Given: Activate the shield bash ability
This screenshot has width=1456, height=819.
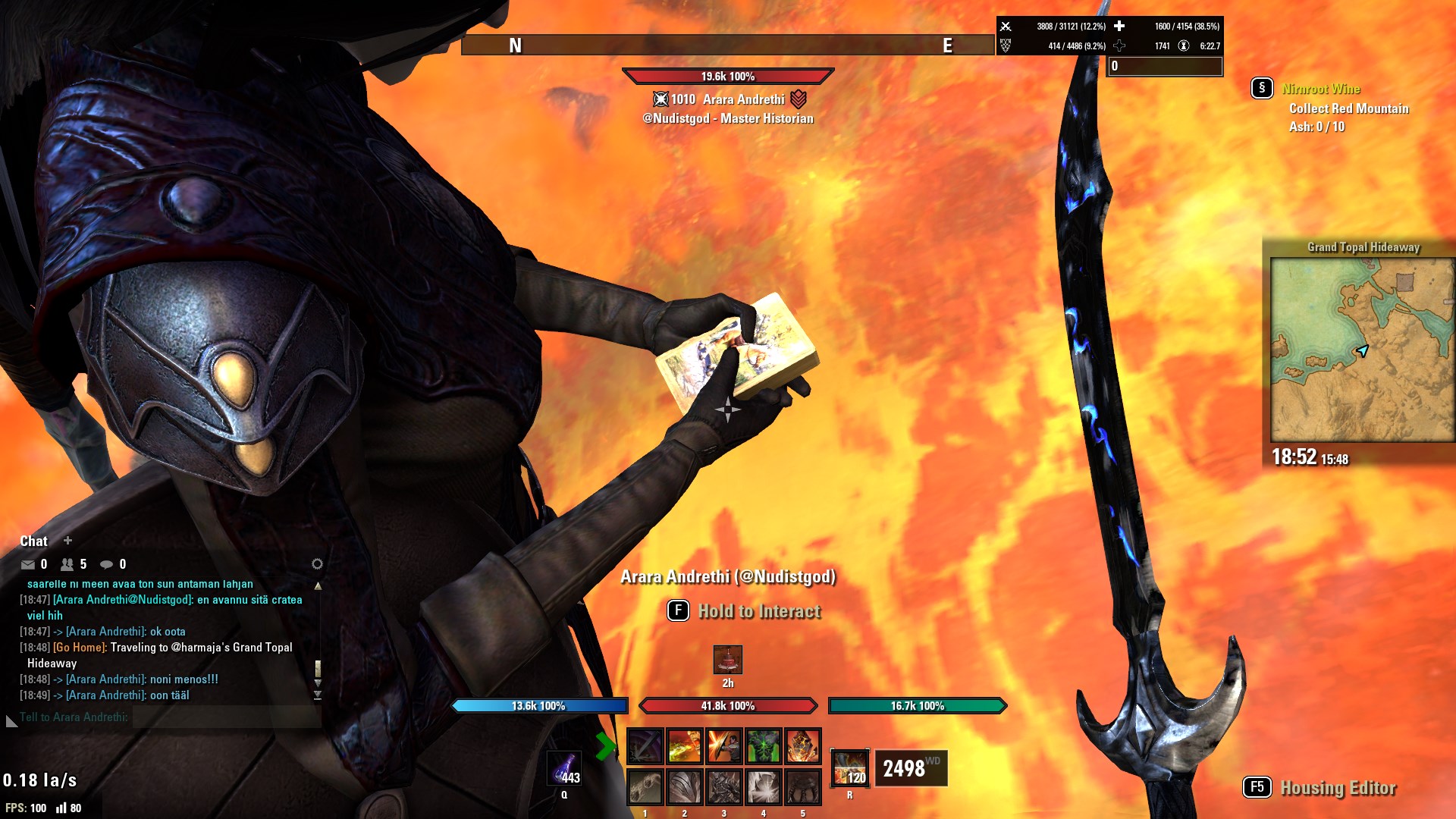Looking at the screenshot, I should pos(724,746).
